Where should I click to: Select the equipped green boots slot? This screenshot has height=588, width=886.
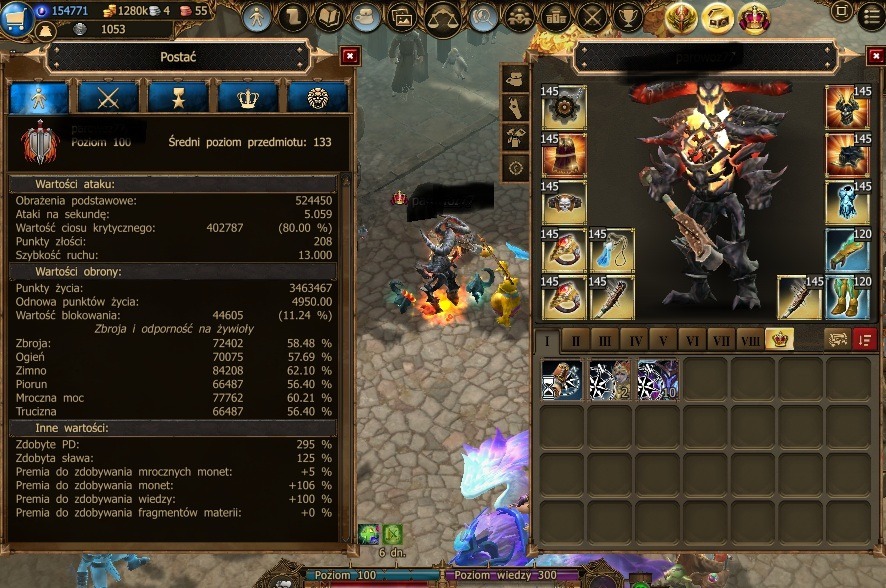point(848,298)
